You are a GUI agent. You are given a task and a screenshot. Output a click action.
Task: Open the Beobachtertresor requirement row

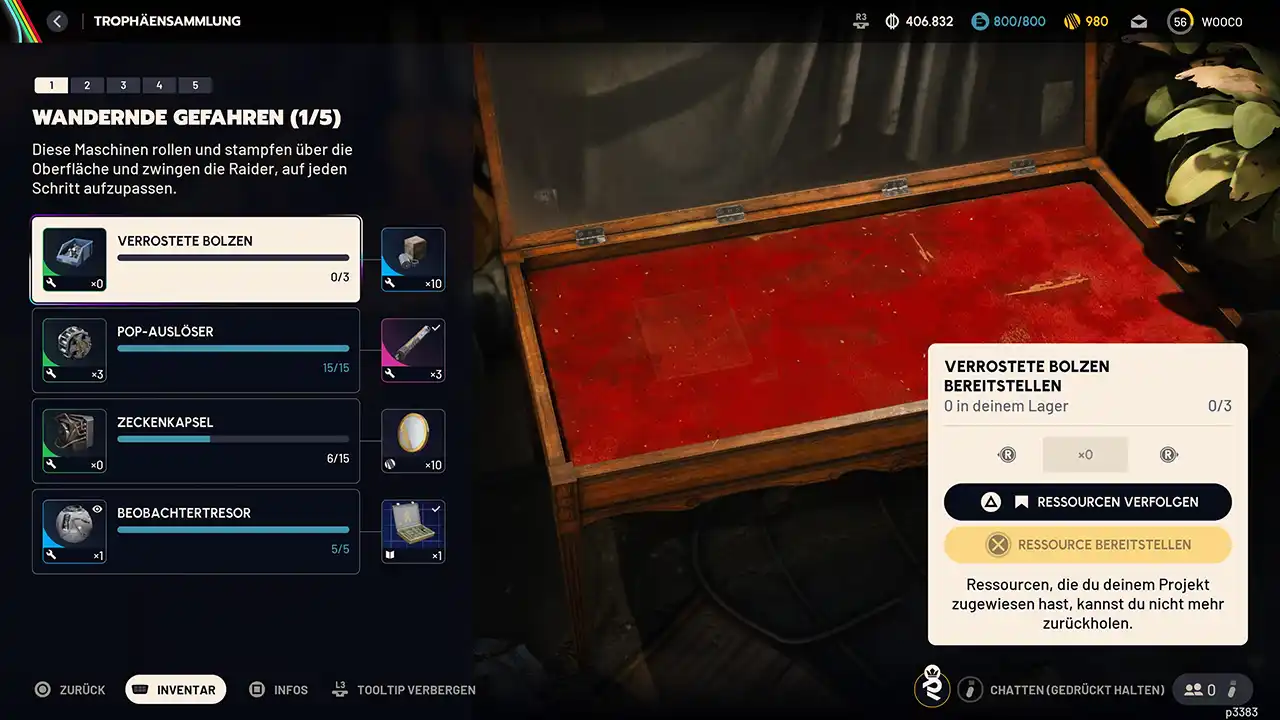click(196, 531)
